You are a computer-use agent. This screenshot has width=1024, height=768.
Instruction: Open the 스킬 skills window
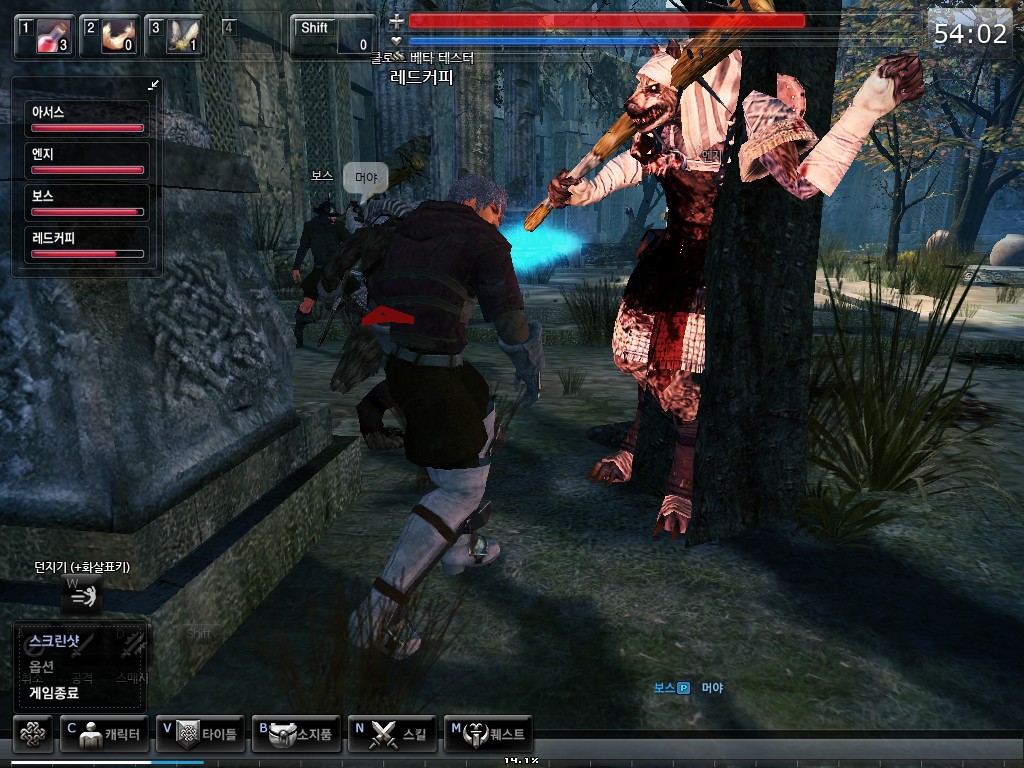tap(392, 734)
